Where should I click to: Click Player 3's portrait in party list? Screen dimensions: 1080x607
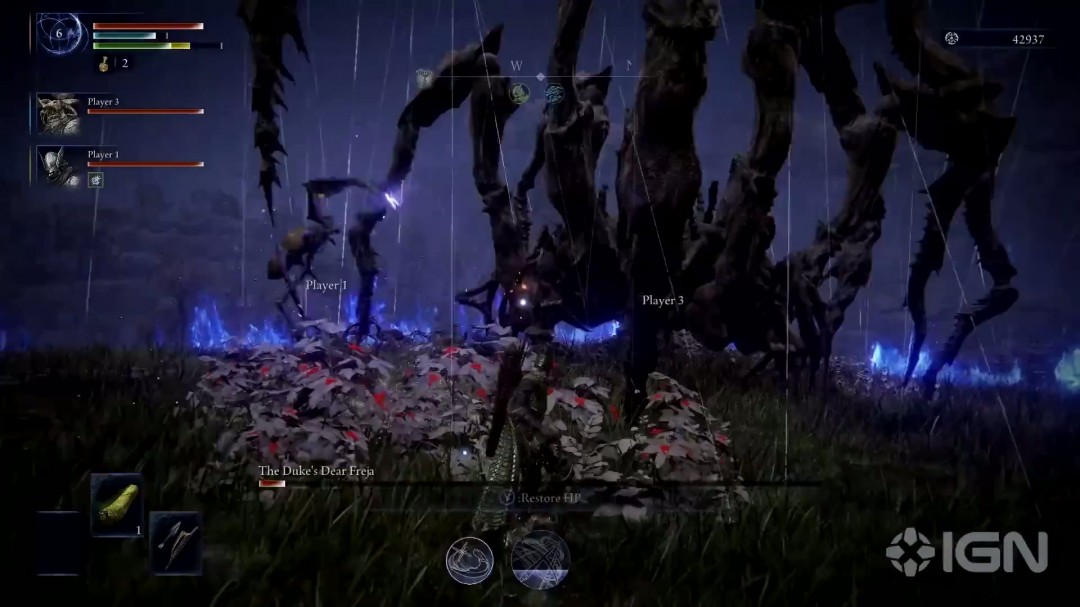click(x=59, y=113)
